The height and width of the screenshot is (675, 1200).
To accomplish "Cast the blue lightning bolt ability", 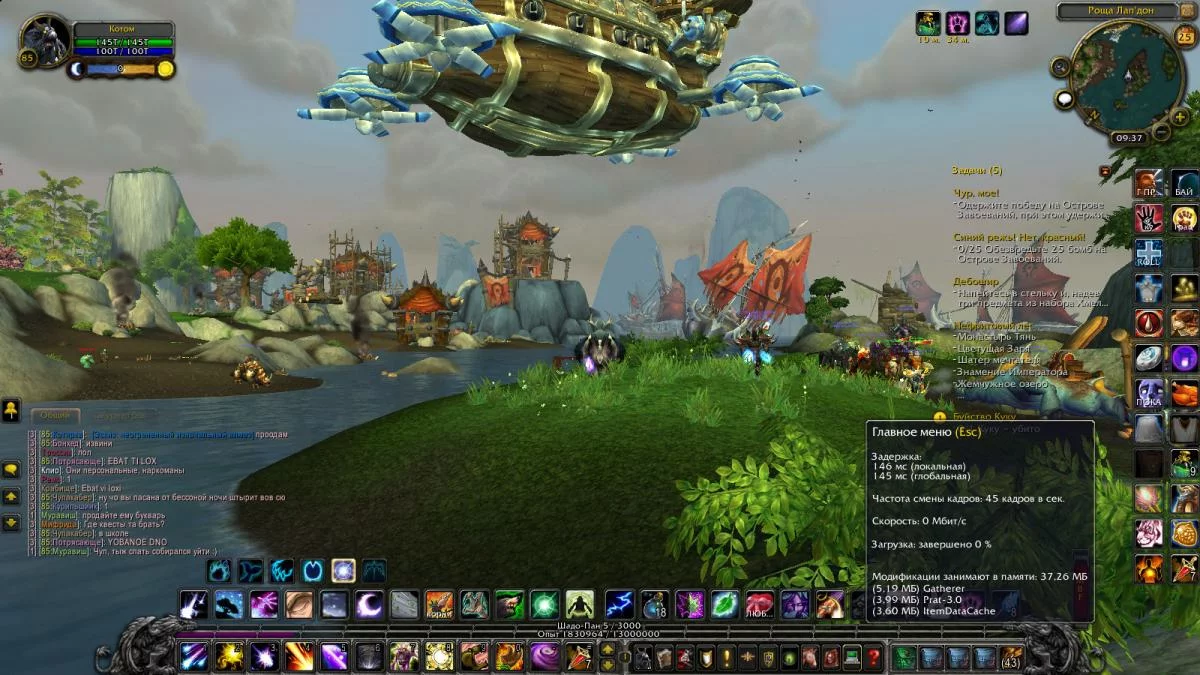I will pos(619,604).
